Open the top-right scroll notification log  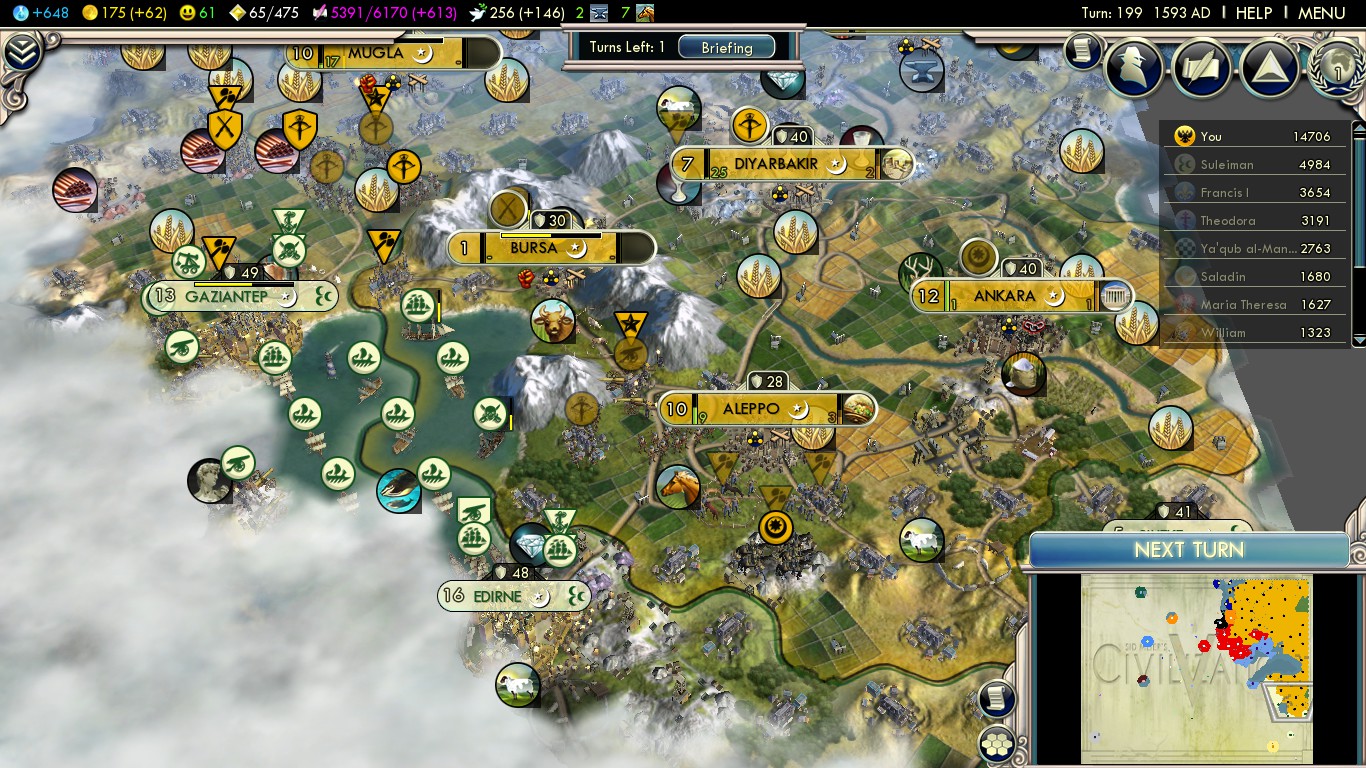pyautogui.click(x=1082, y=50)
